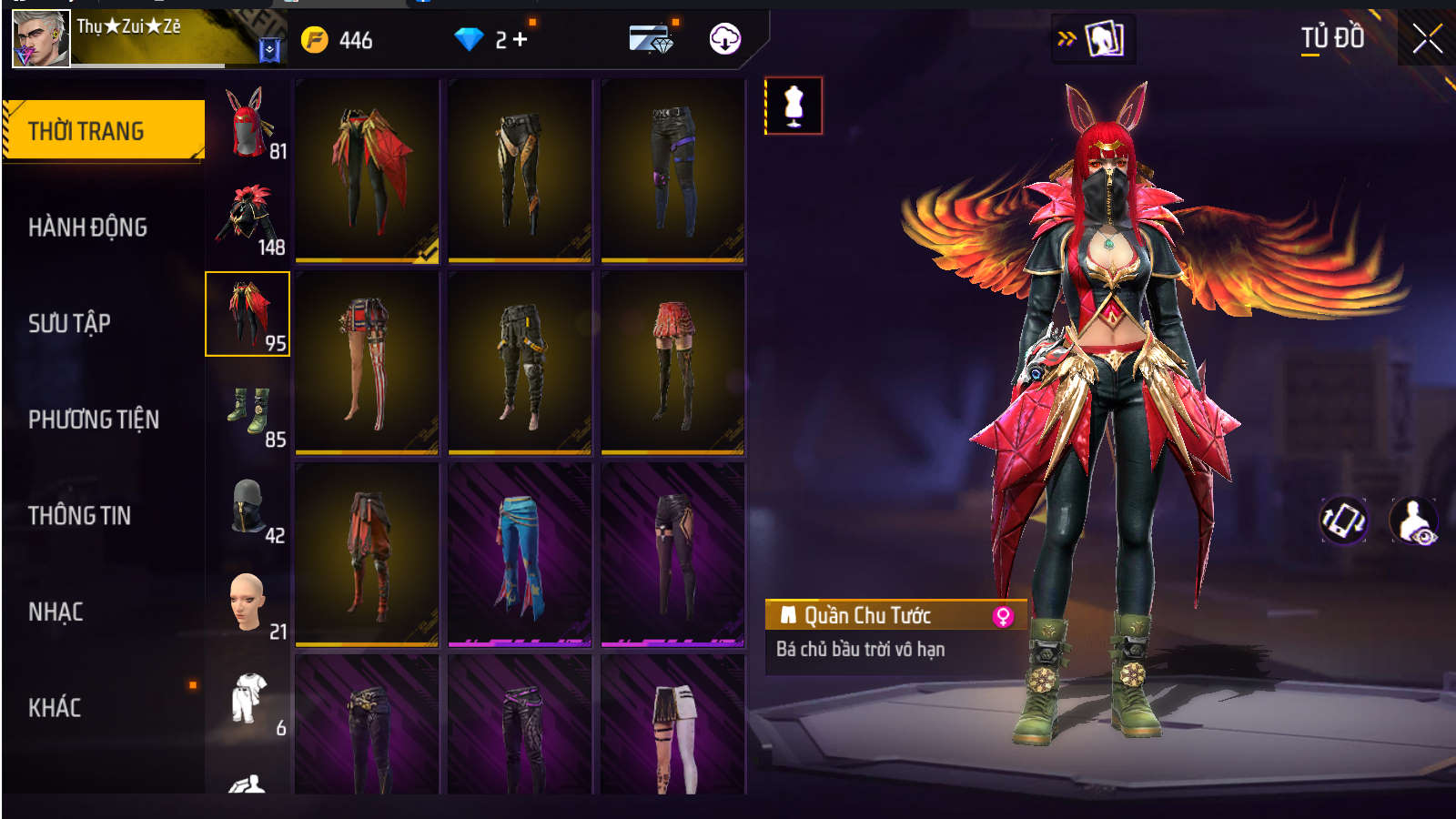Pick the red pleated skirt with stockings
1456x819 pixels.
click(x=672, y=362)
